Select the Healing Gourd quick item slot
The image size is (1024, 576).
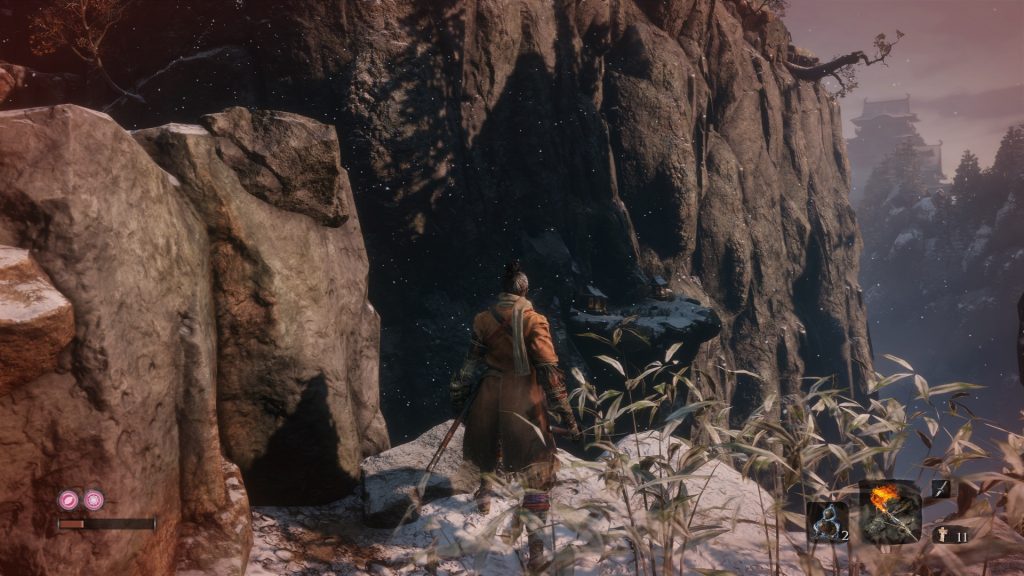827,522
